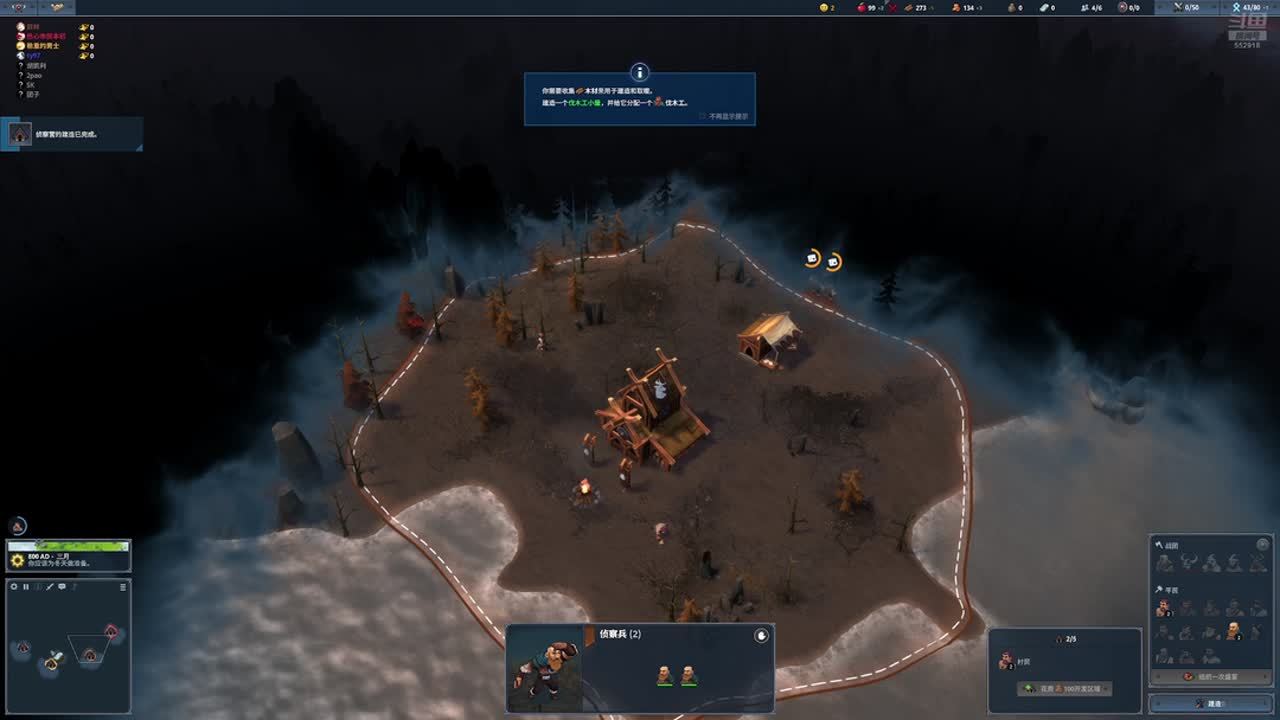The image size is (1280, 720).
Task: Pause the game with the pause icon
Action: pyautogui.click(x=26, y=587)
